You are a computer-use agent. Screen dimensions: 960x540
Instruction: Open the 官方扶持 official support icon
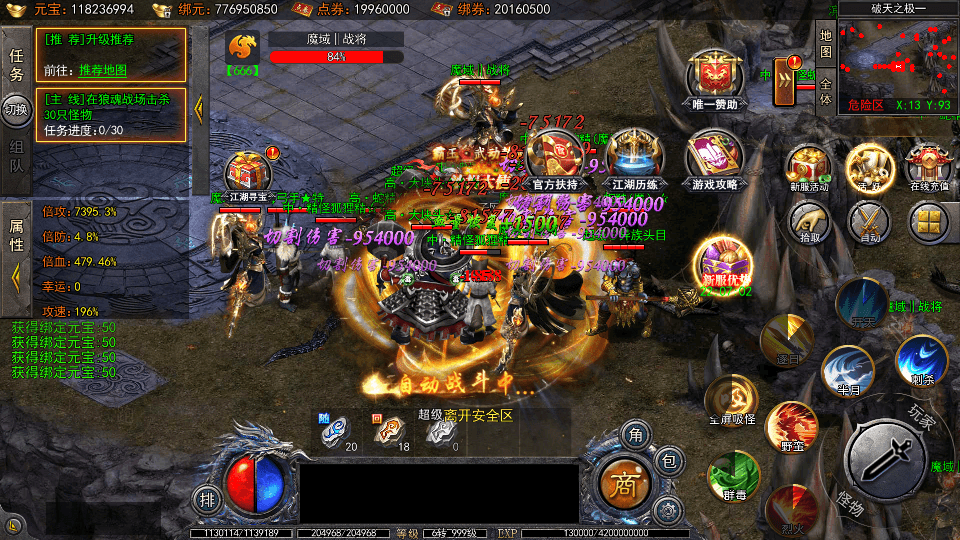click(553, 158)
